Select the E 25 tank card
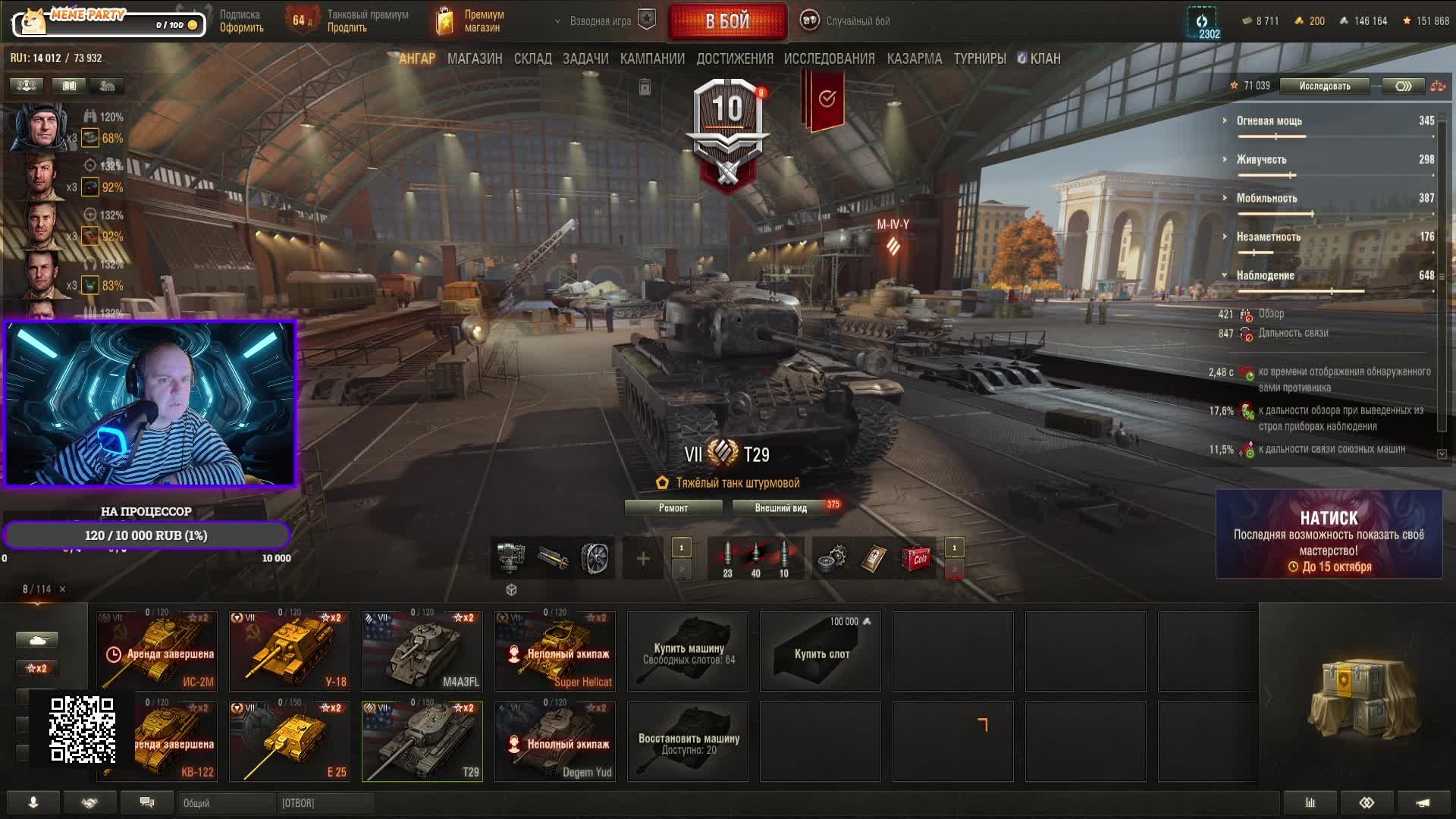The height and width of the screenshot is (819, 1456). click(x=290, y=741)
